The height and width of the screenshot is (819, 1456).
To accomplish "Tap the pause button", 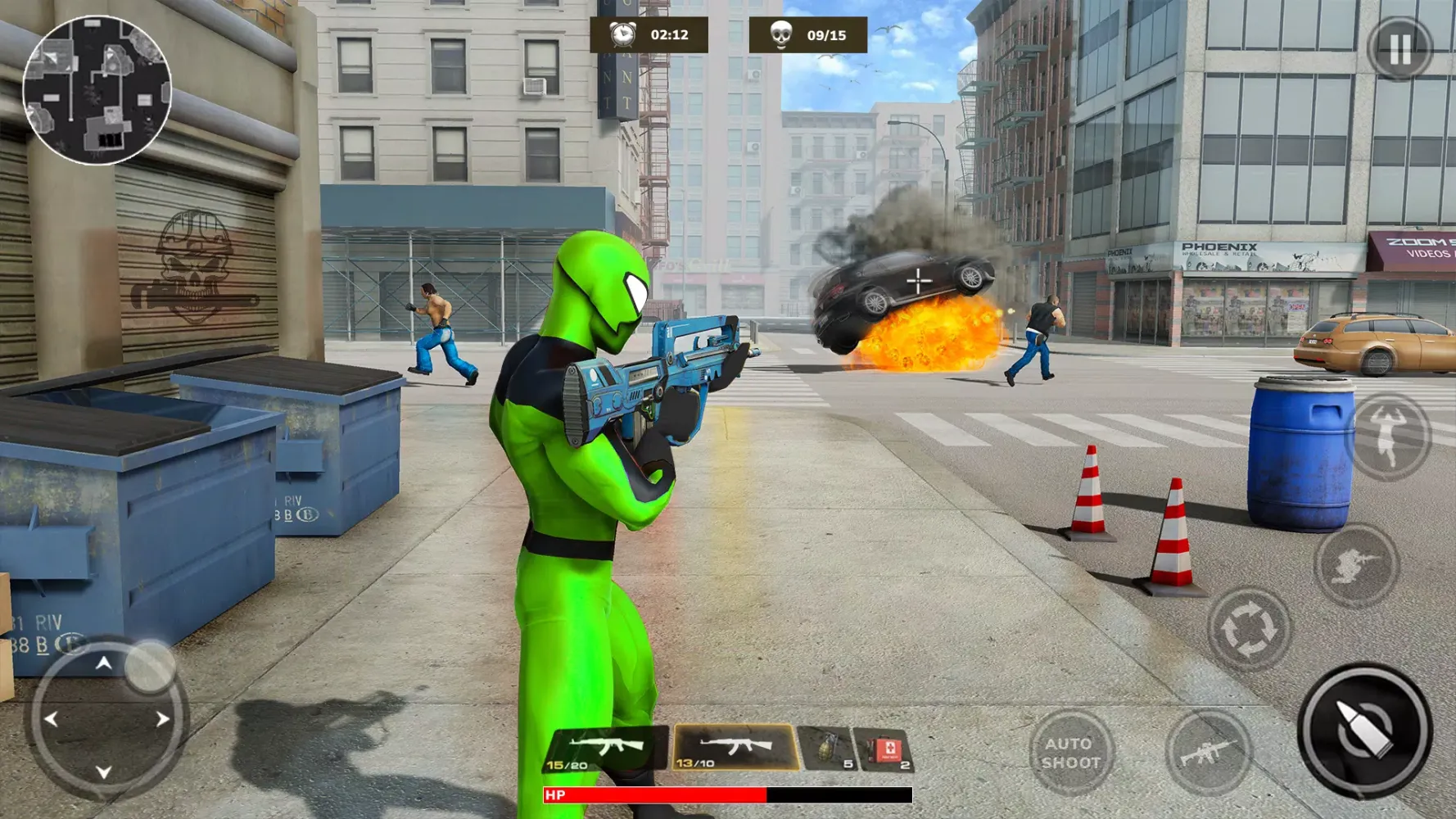I will pyautogui.click(x=1402, y=49).
